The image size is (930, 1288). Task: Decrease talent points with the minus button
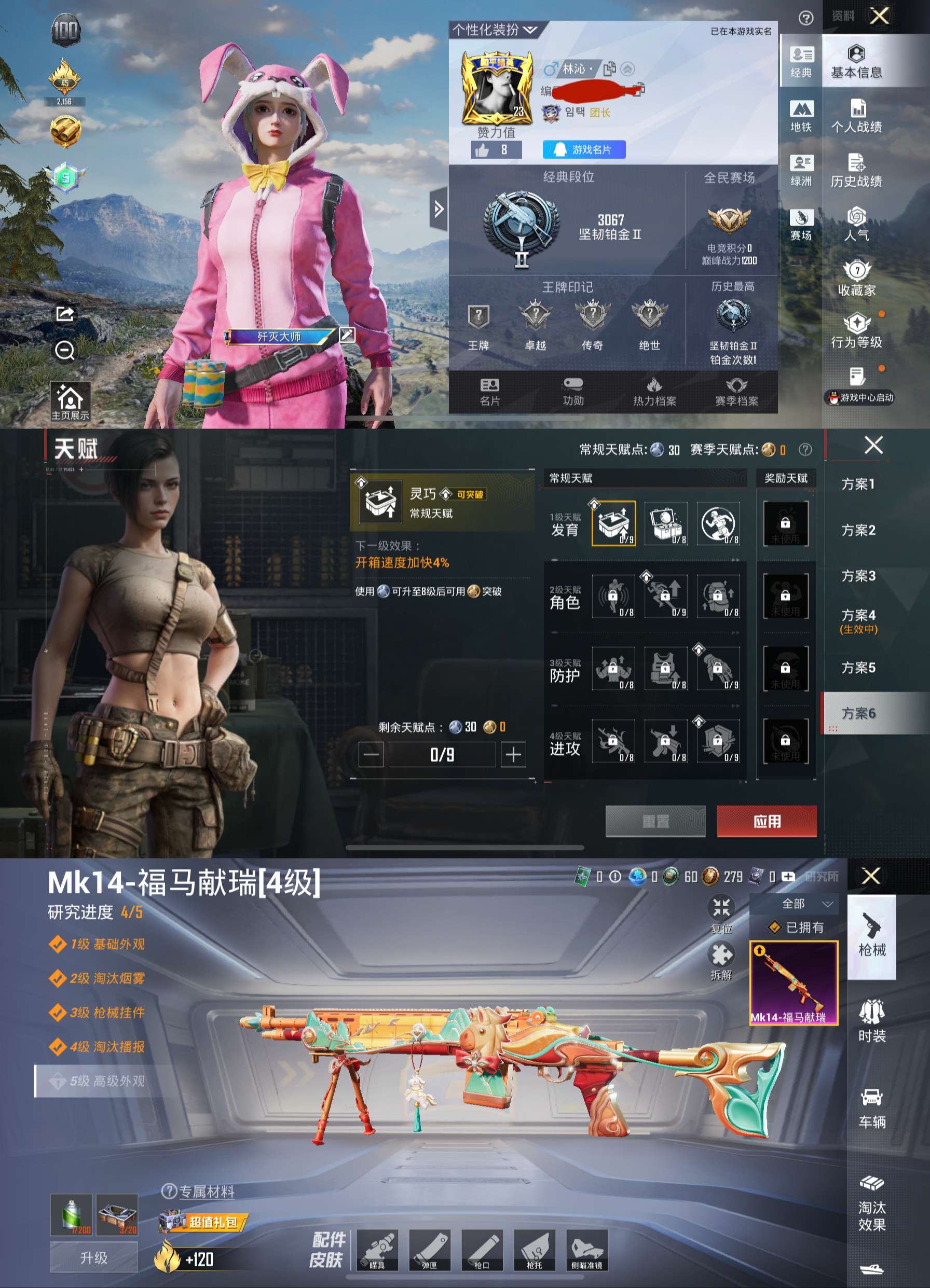(371, 754)
